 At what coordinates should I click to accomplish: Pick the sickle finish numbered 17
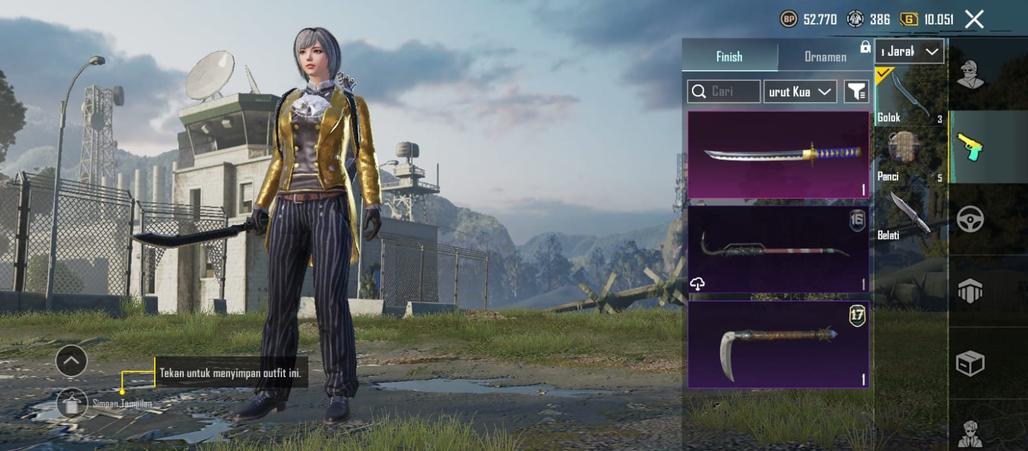click(778, 344)
